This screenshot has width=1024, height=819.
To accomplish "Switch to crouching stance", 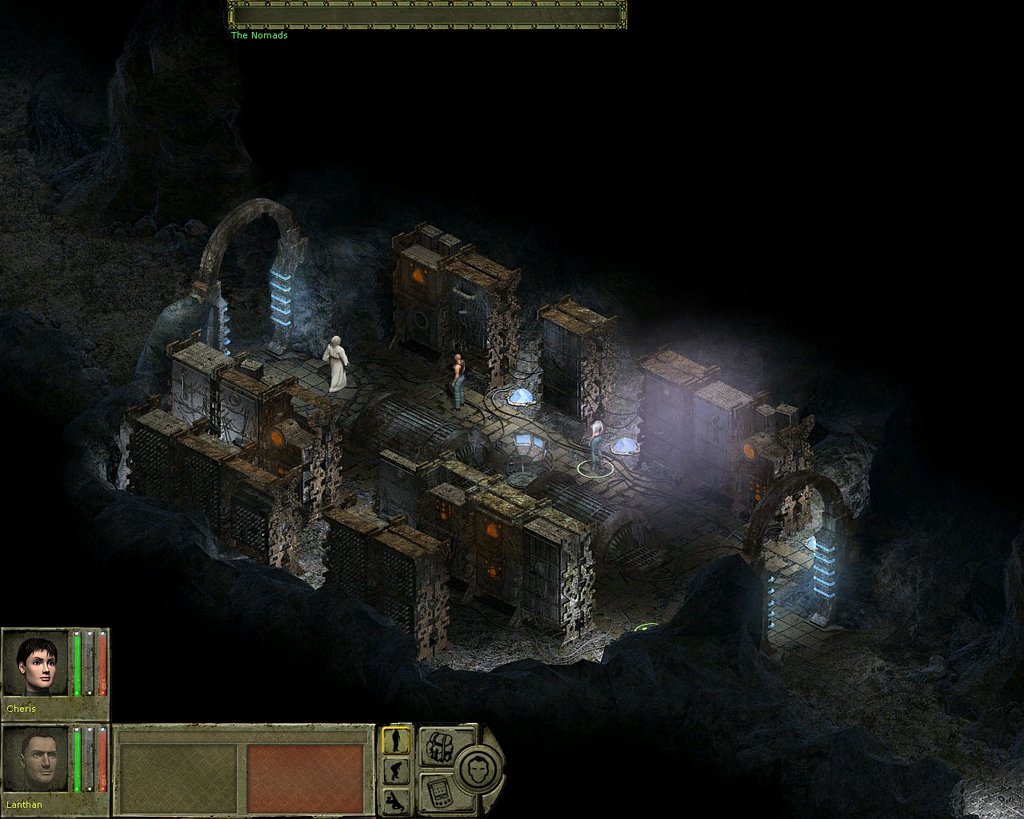I will tap(397, 771).
